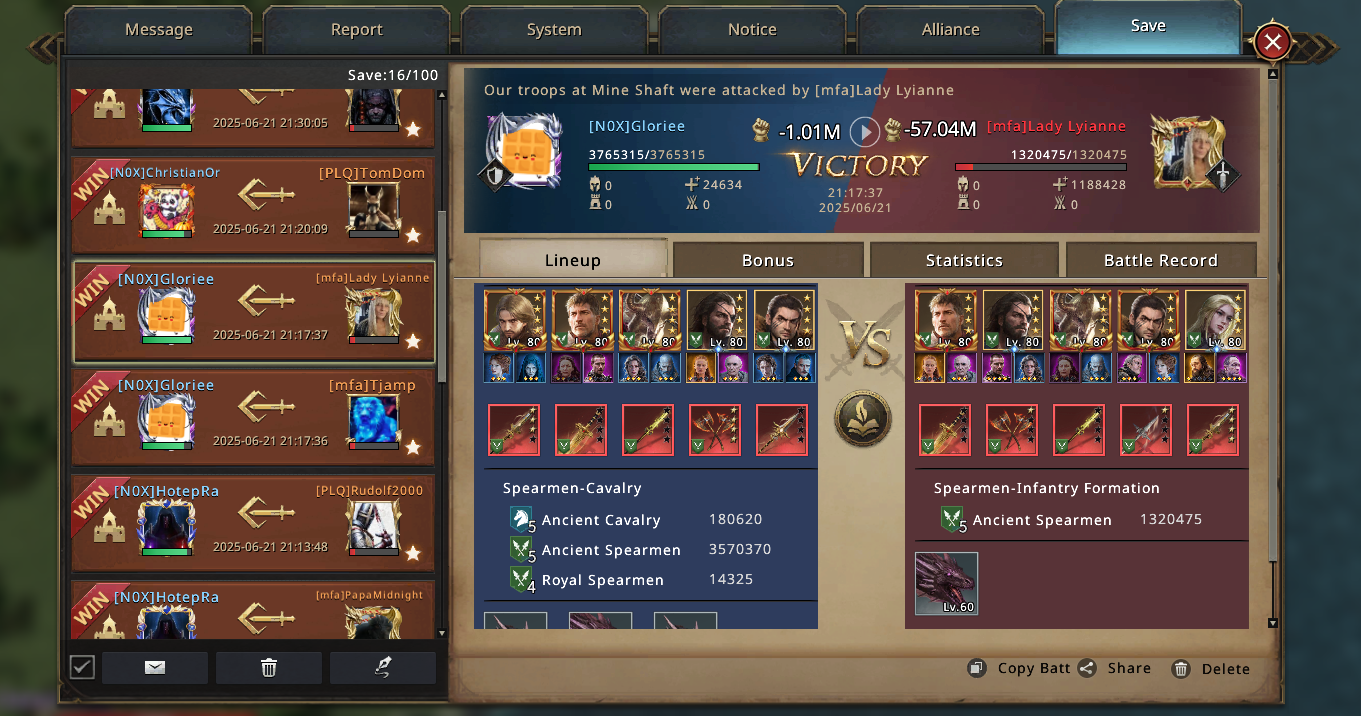Screen dimensions: 1361x716
Task: Toggle the select-all checkbox
Action: [82, 667]
